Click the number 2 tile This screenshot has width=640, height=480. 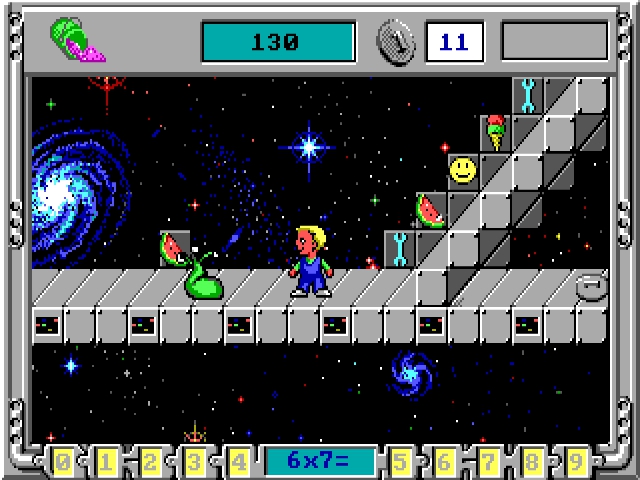coord(151,462)
